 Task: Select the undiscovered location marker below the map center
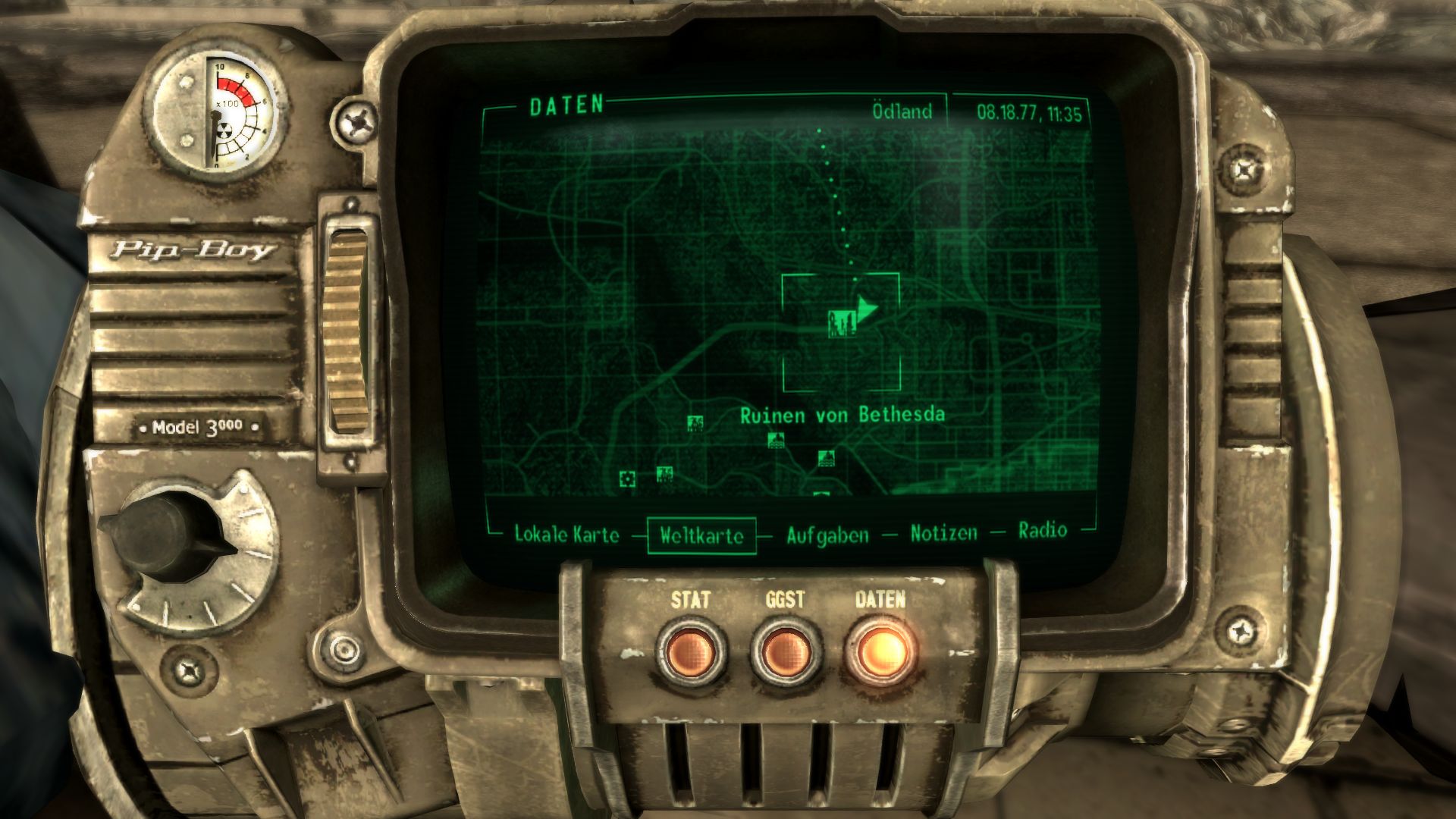pyautogui.click(x=777, y=441)
